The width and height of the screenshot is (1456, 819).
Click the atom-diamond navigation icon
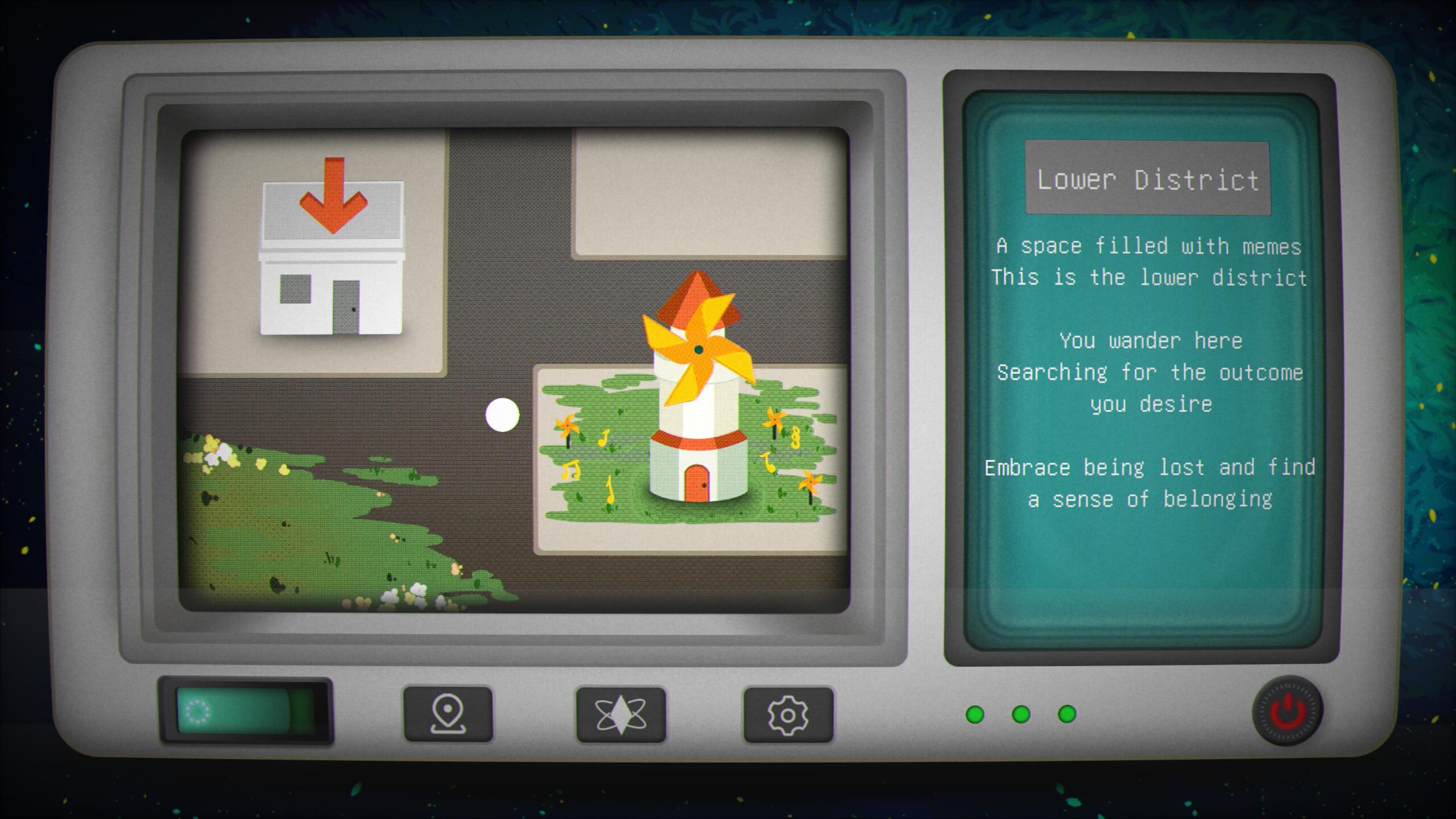pos(620,717)
